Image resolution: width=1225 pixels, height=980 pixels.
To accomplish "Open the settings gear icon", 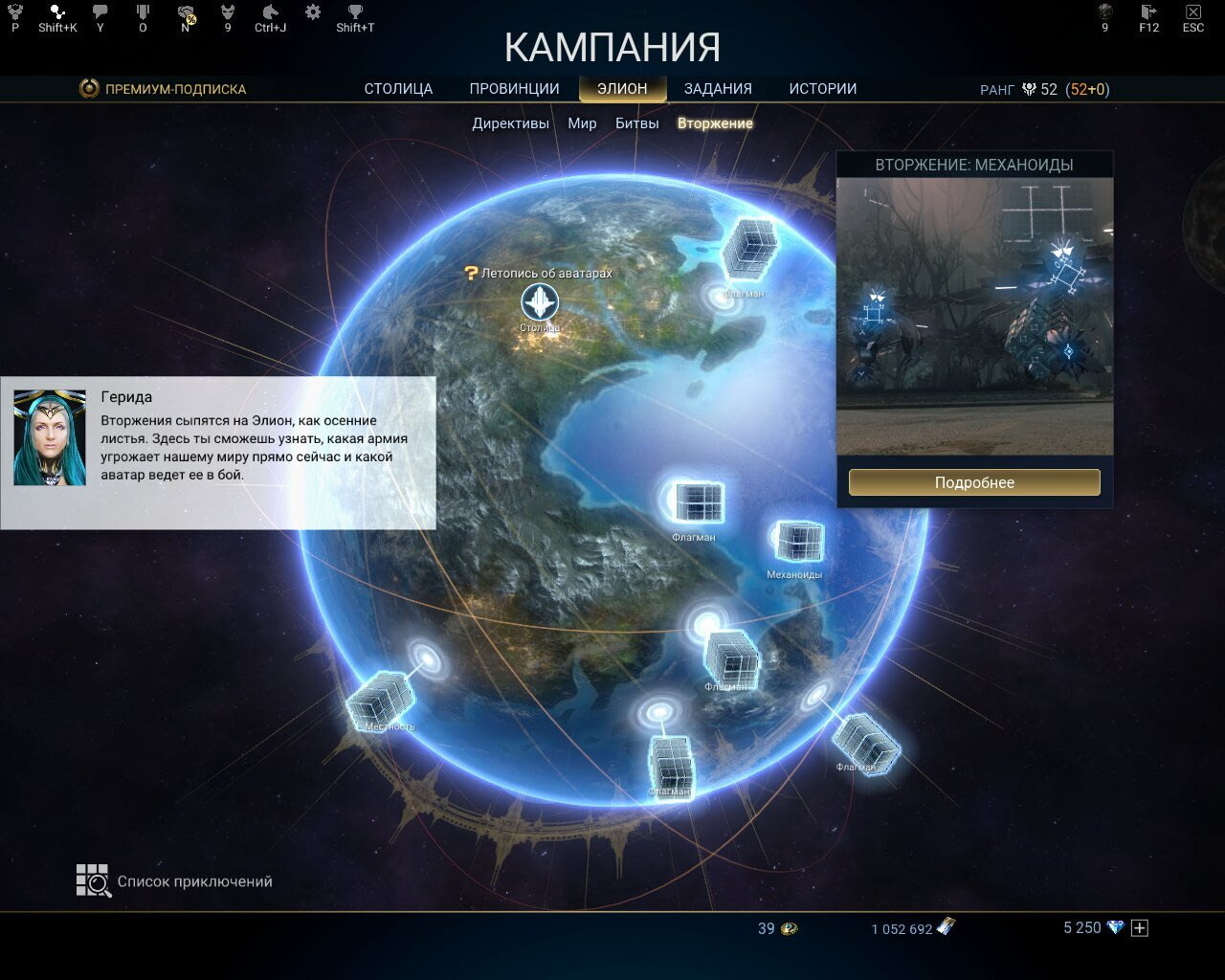I will tap(311, 11).
